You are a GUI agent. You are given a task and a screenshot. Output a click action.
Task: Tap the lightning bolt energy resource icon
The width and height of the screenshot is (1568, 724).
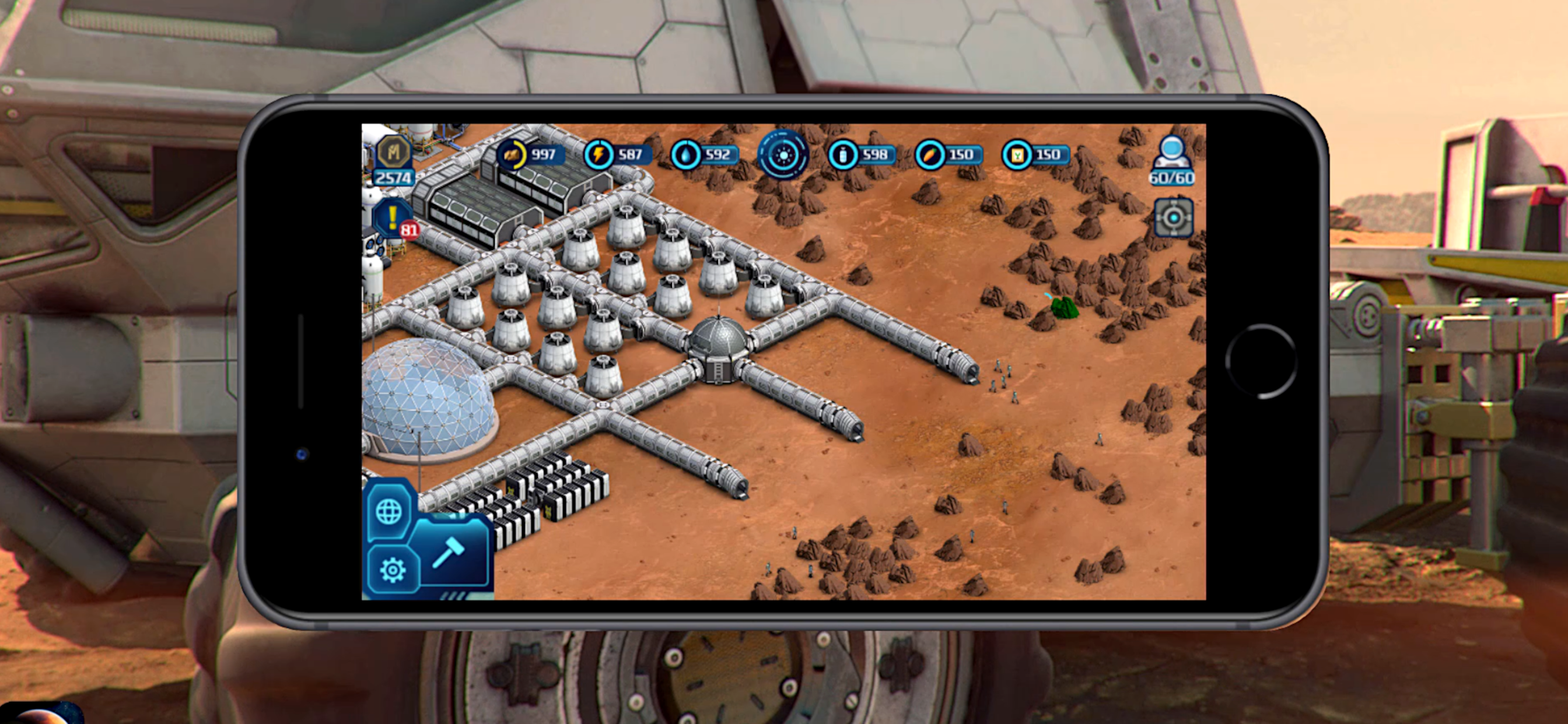point(599,154)
